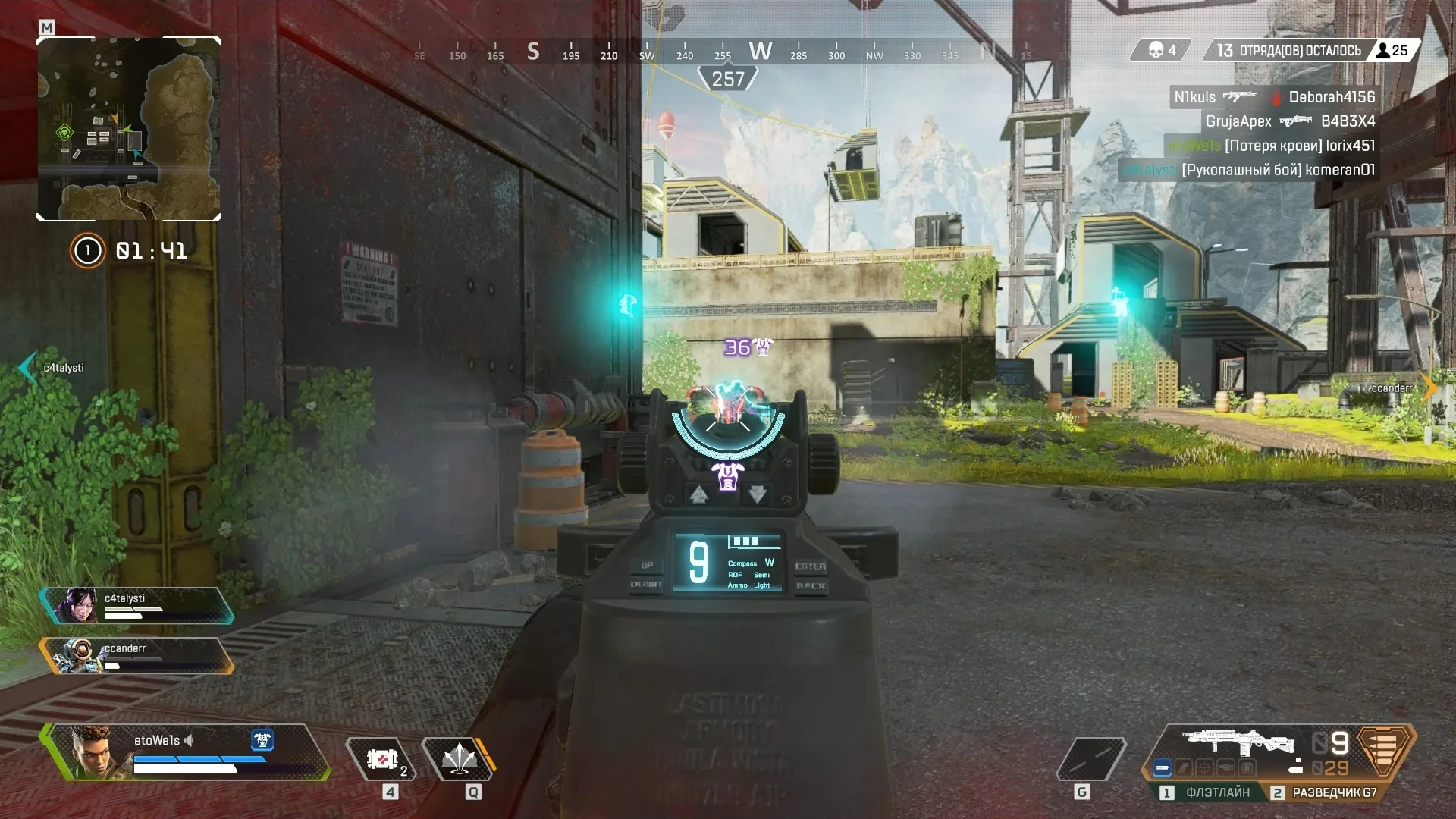
Task: Activate the tactical ability icon
Action: (x=459, y=759)
